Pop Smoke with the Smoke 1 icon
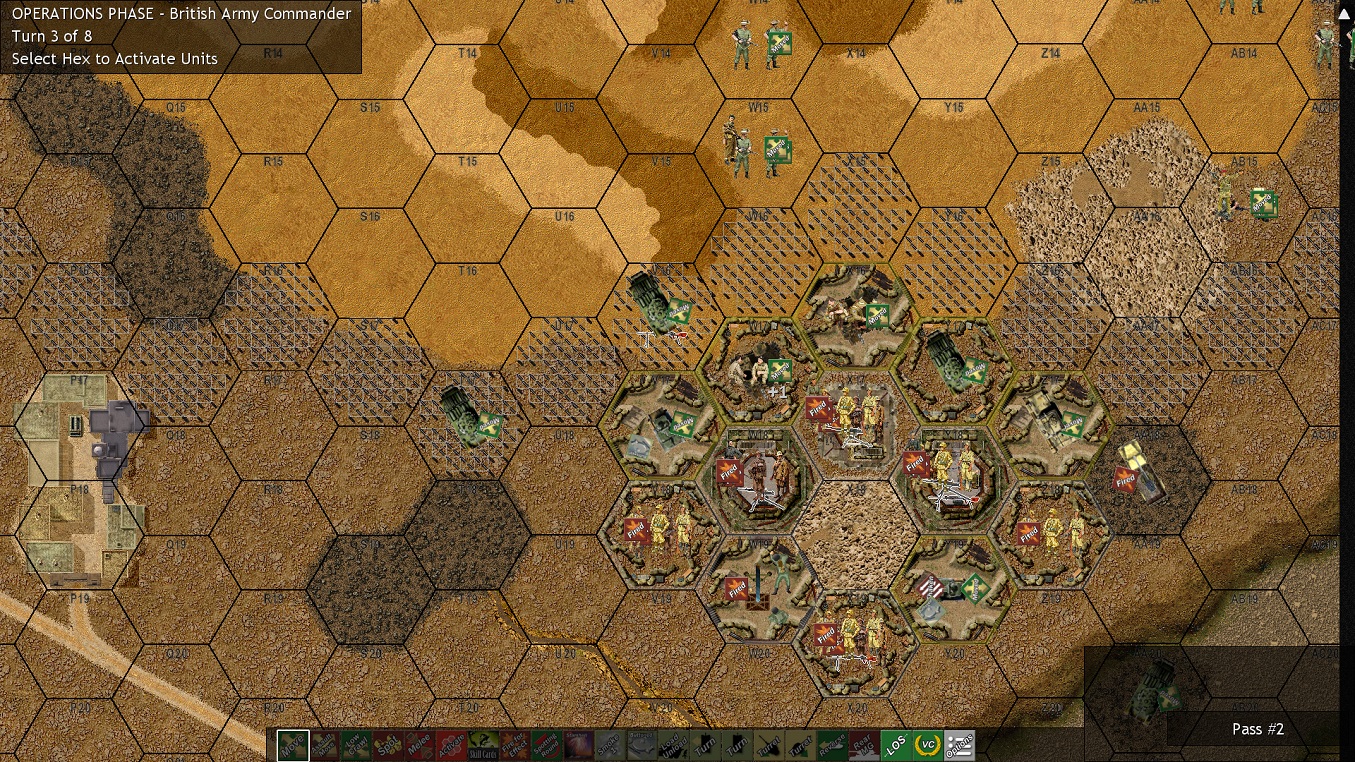Screen dimensions: 1355x762 click(x=610, y=745)
